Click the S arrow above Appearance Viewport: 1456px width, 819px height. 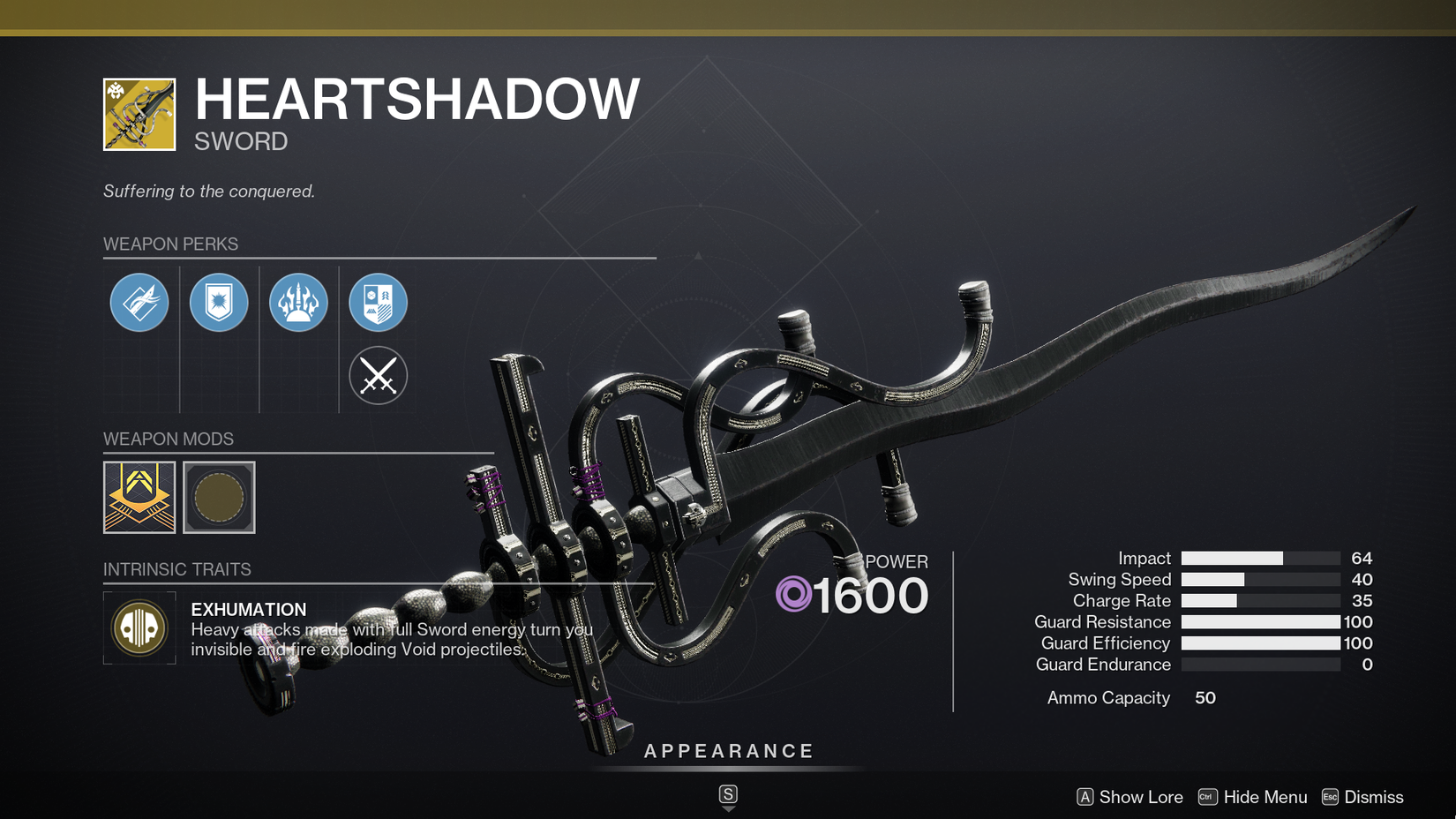728,793
